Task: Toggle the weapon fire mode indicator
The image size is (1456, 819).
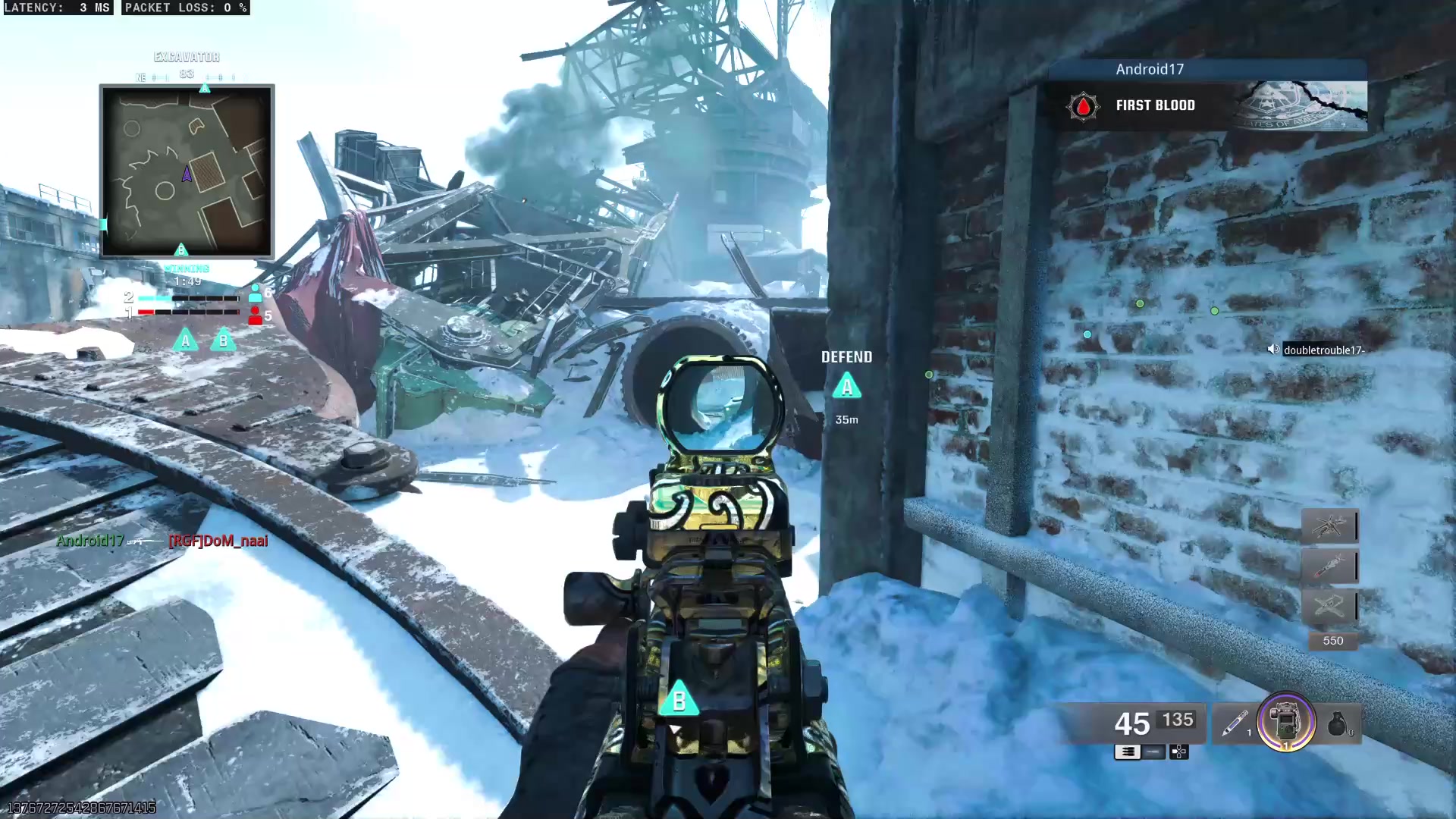Action: (1128, 752)
